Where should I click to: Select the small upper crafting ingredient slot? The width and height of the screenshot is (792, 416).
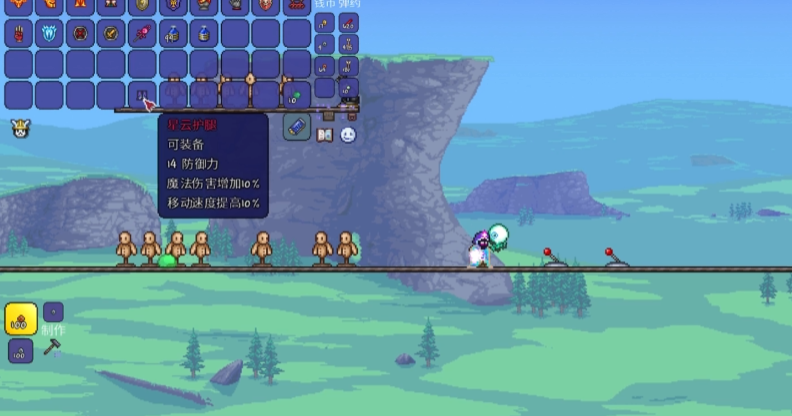53,311
